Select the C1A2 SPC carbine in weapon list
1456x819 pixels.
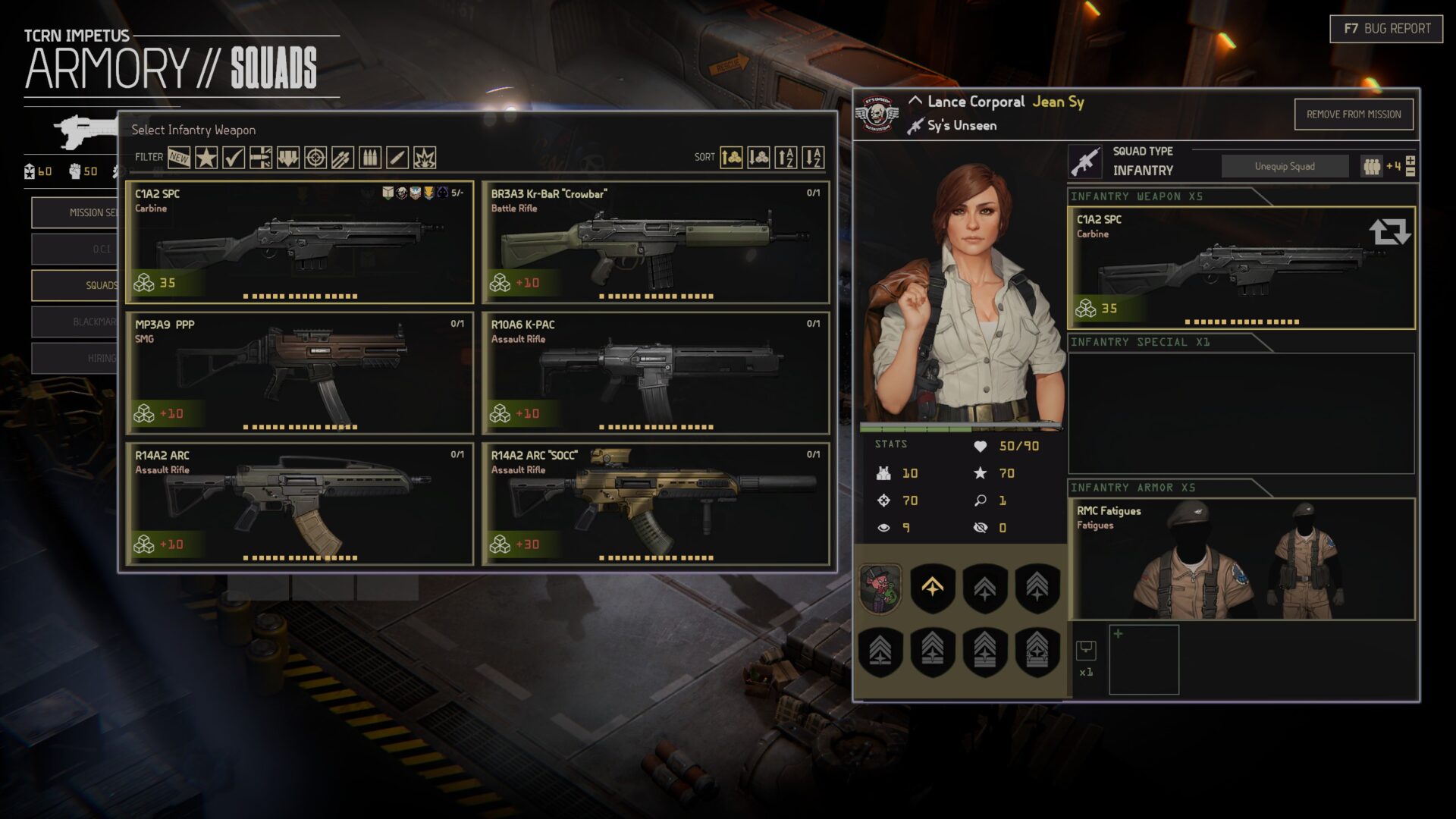(x=300, y=243)
